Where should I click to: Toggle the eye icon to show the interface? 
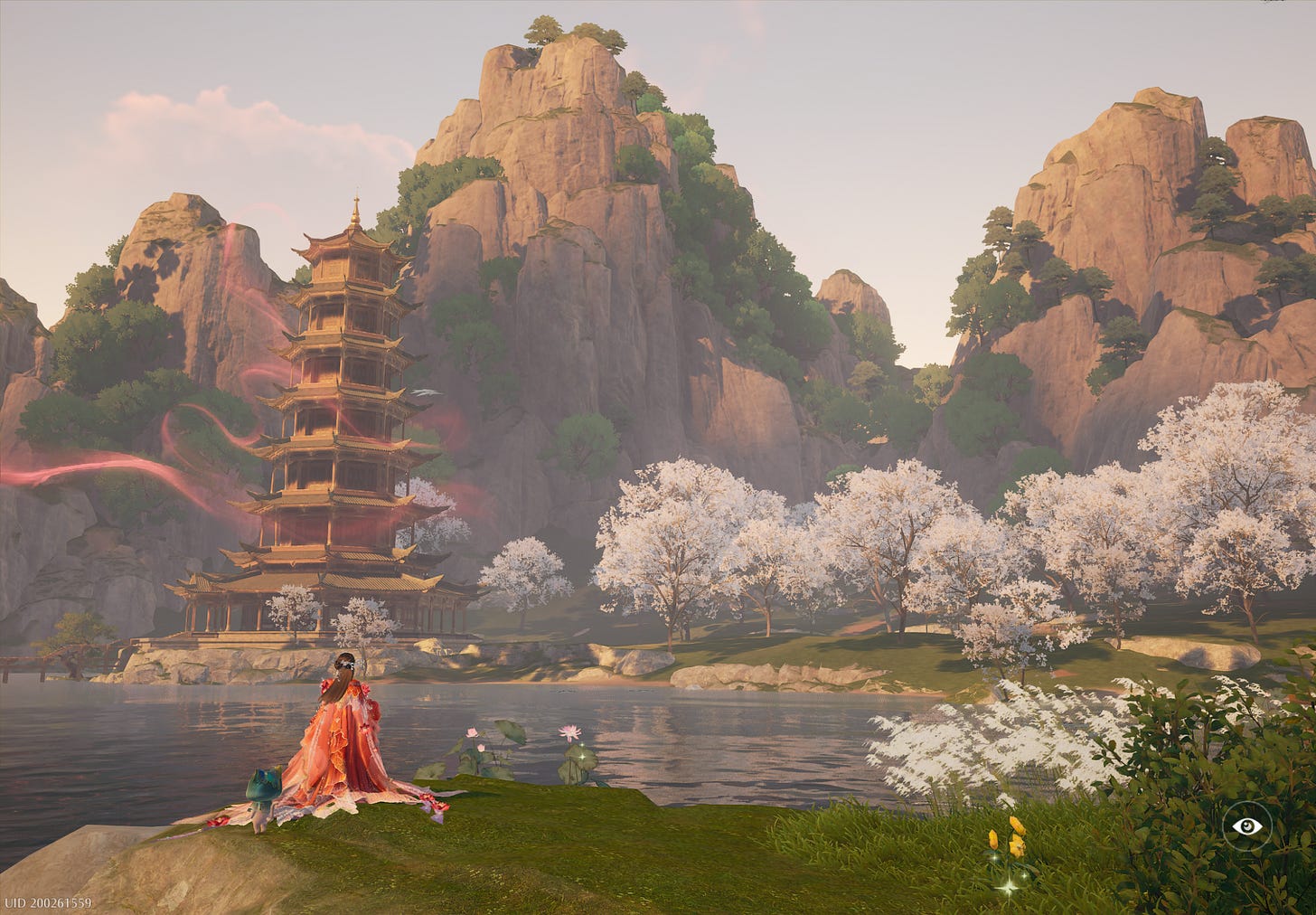1247,825
